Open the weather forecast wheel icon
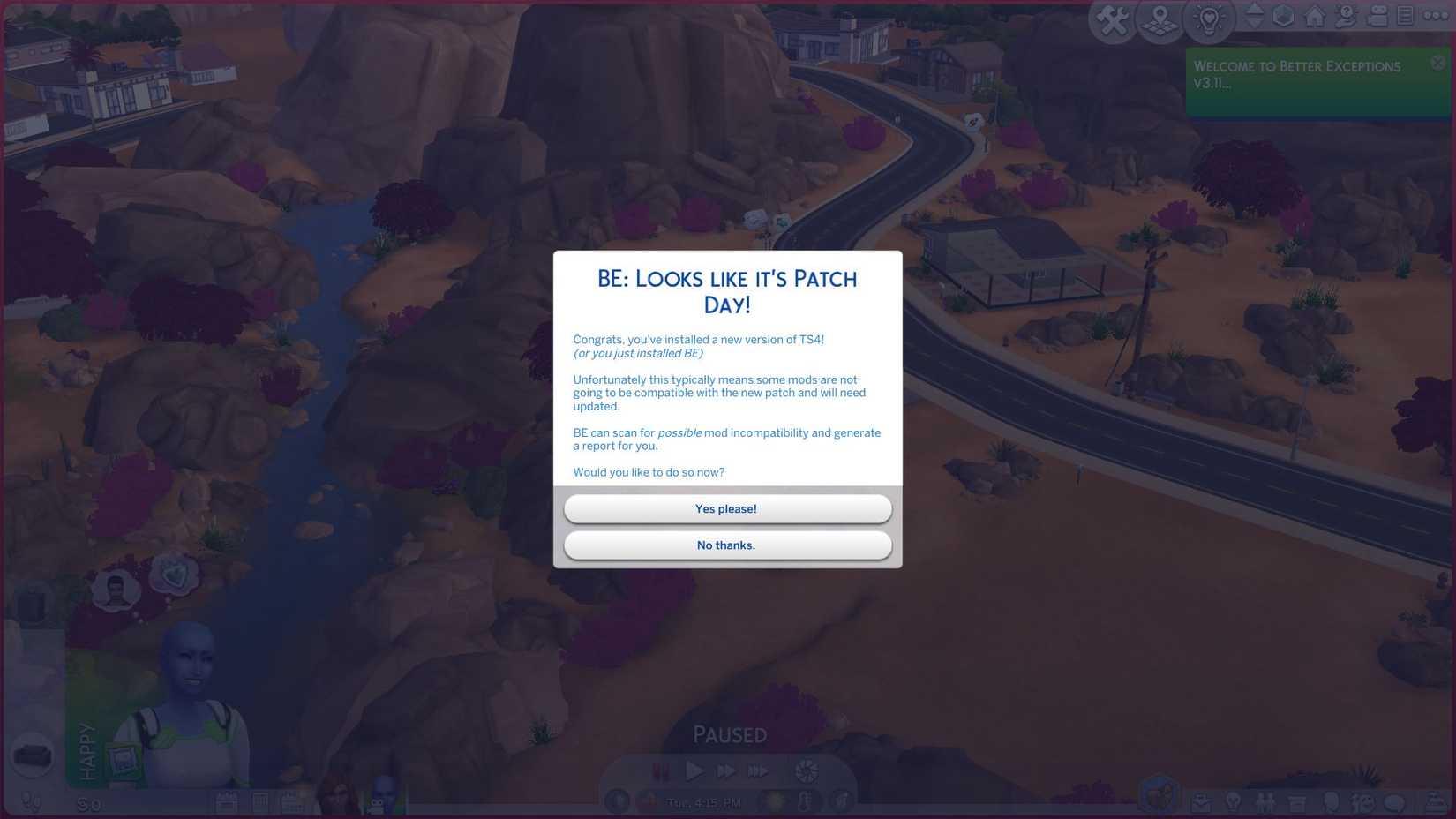The width and height of the screenshot is (1456, 819). click(806, 770)
